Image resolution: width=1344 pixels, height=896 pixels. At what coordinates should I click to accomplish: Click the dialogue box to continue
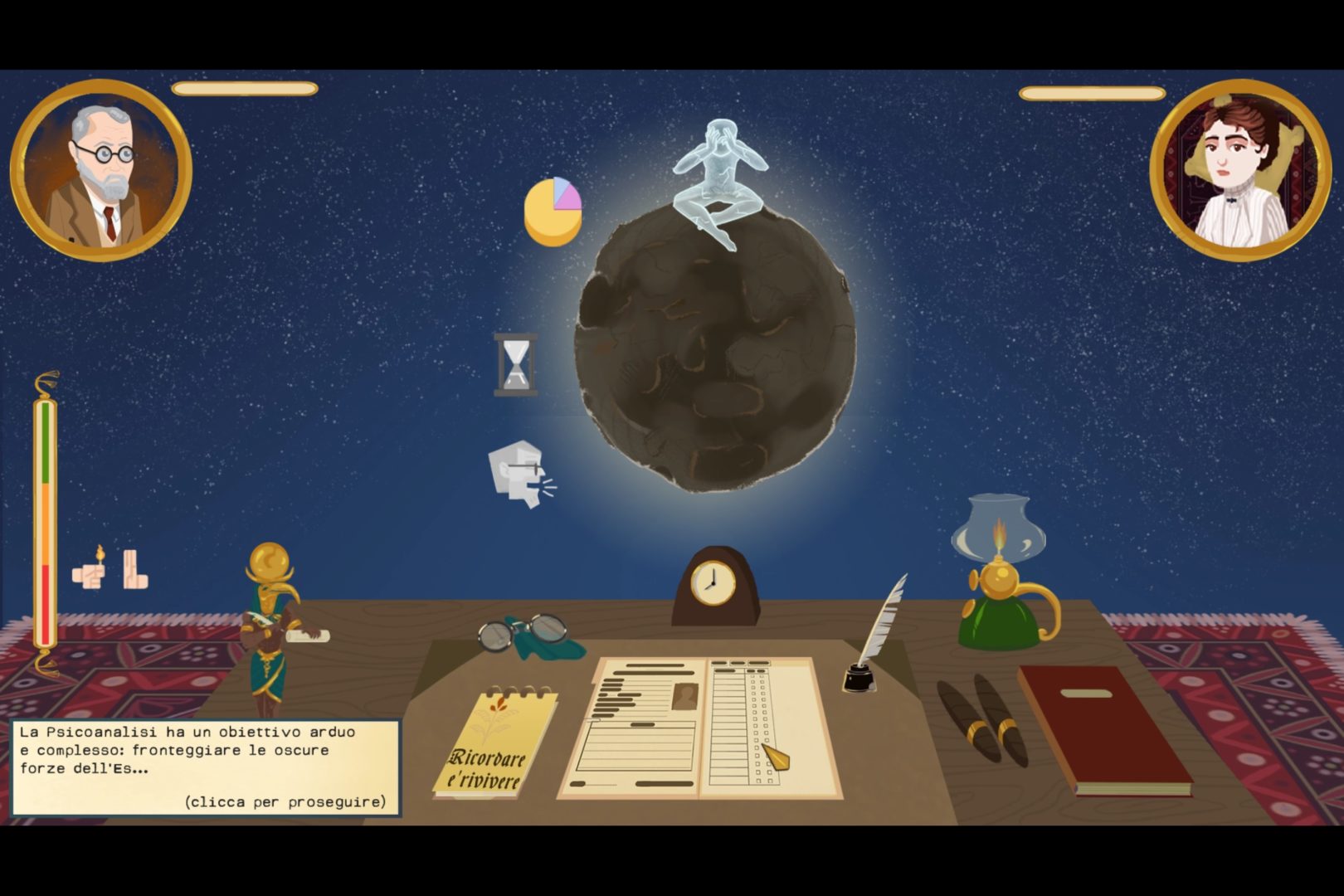[205, 767]
